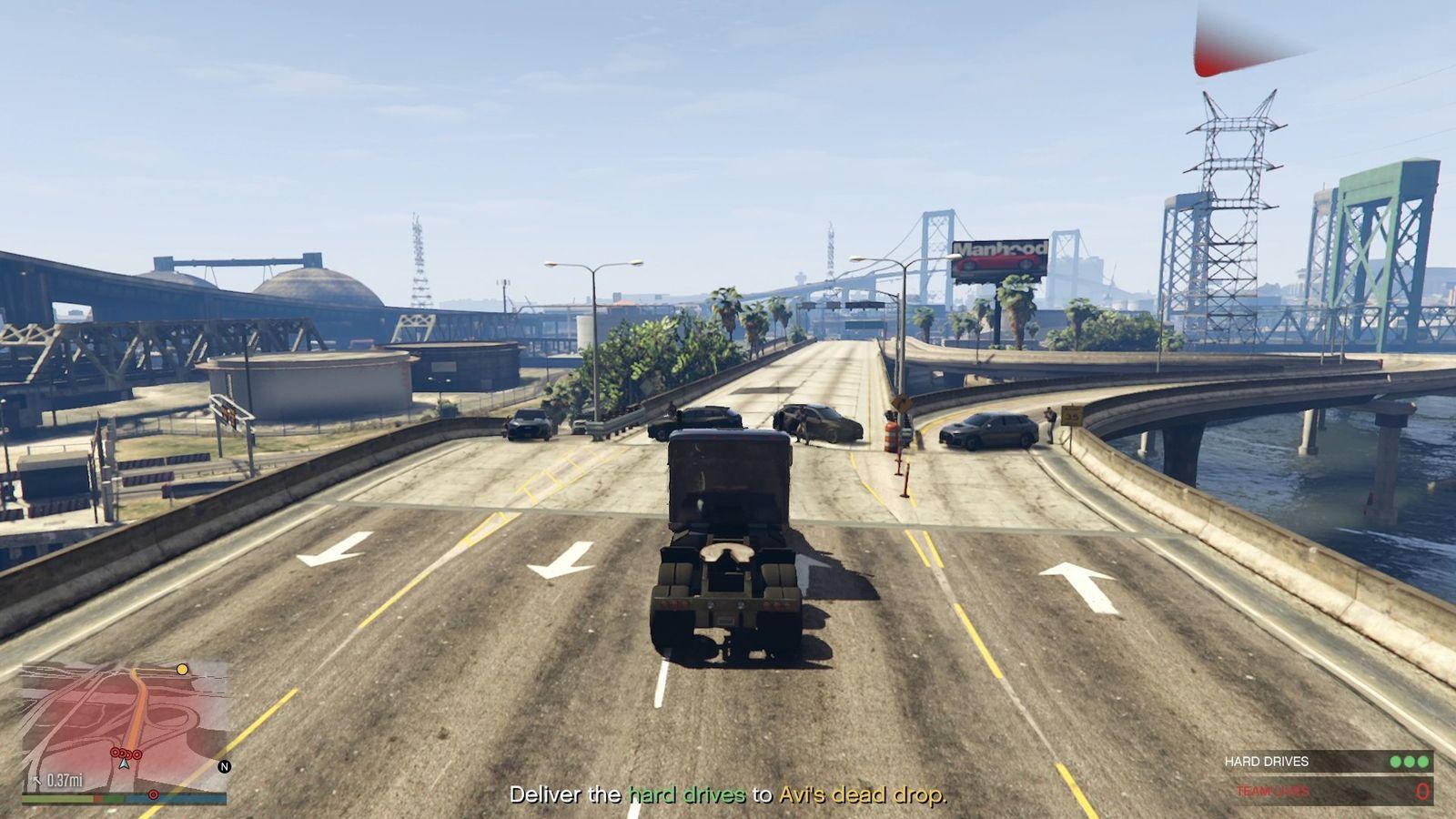The height and width of the screenshot is (819, 1456).
Task: Click the third green hard drive indicator dot
Action: click(1422, 762)
